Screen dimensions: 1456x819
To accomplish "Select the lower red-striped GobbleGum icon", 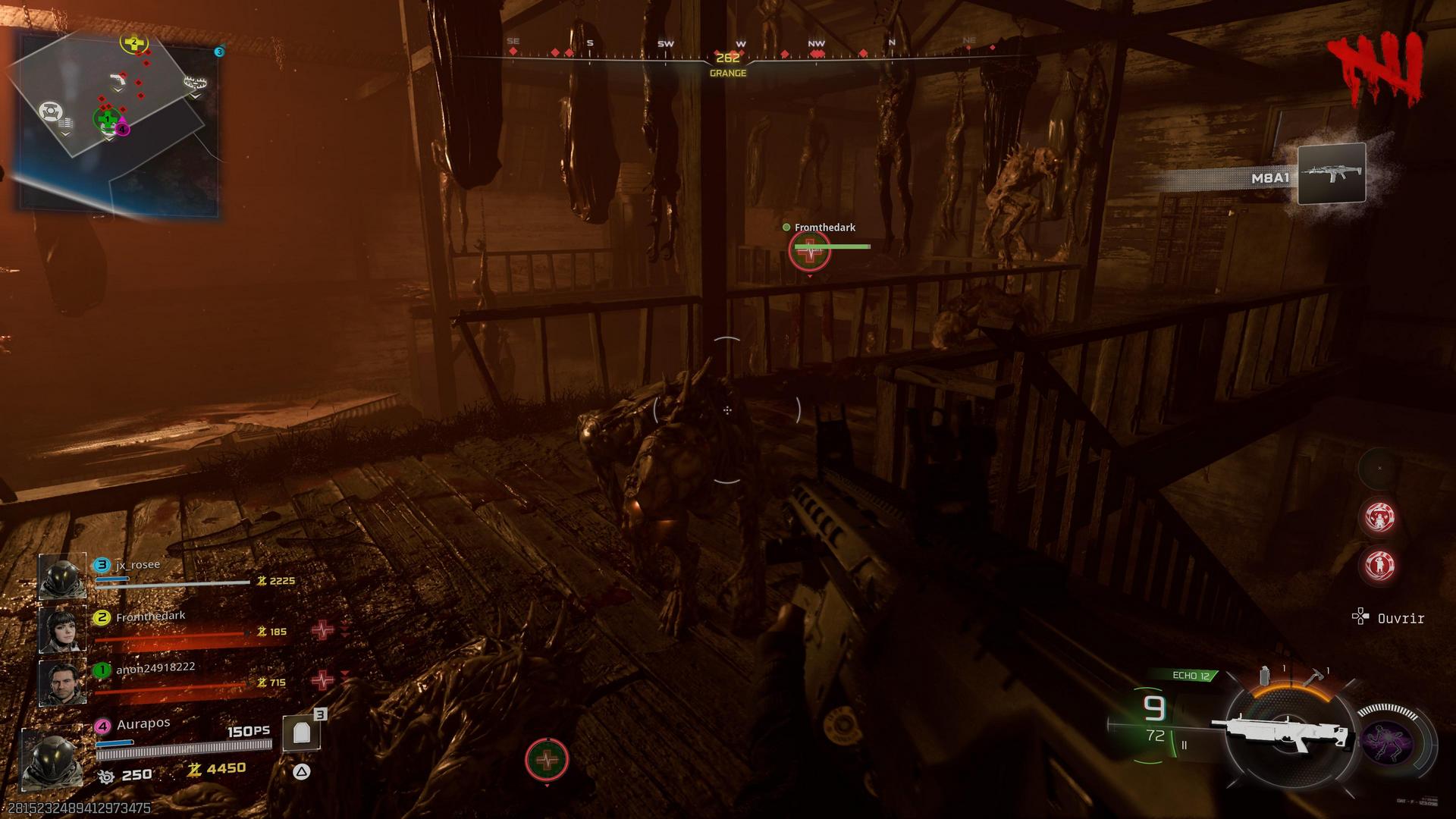I will click(1379, 565).
